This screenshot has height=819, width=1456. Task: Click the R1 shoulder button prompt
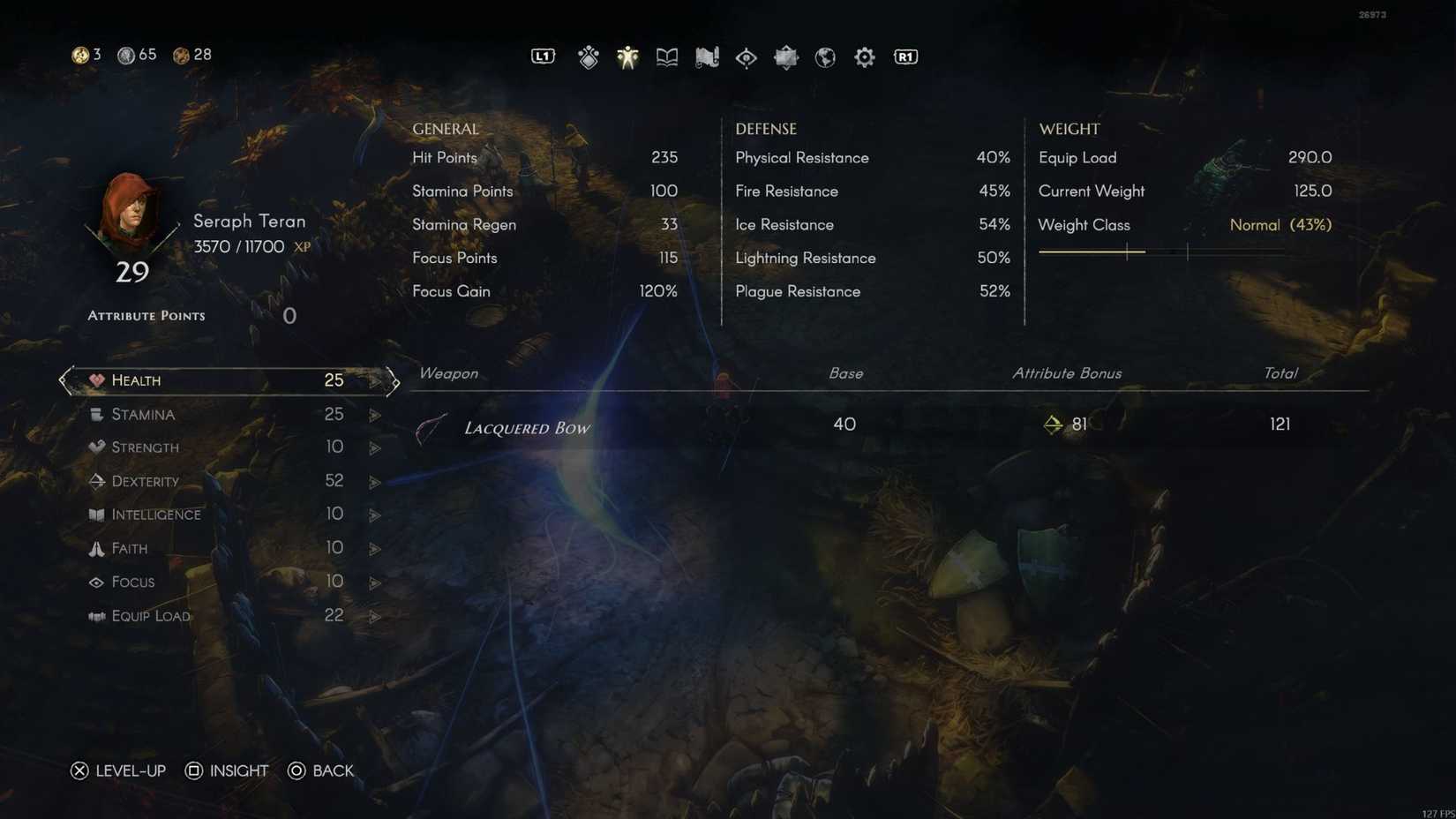pyautogui.click(x=904, y=56)
